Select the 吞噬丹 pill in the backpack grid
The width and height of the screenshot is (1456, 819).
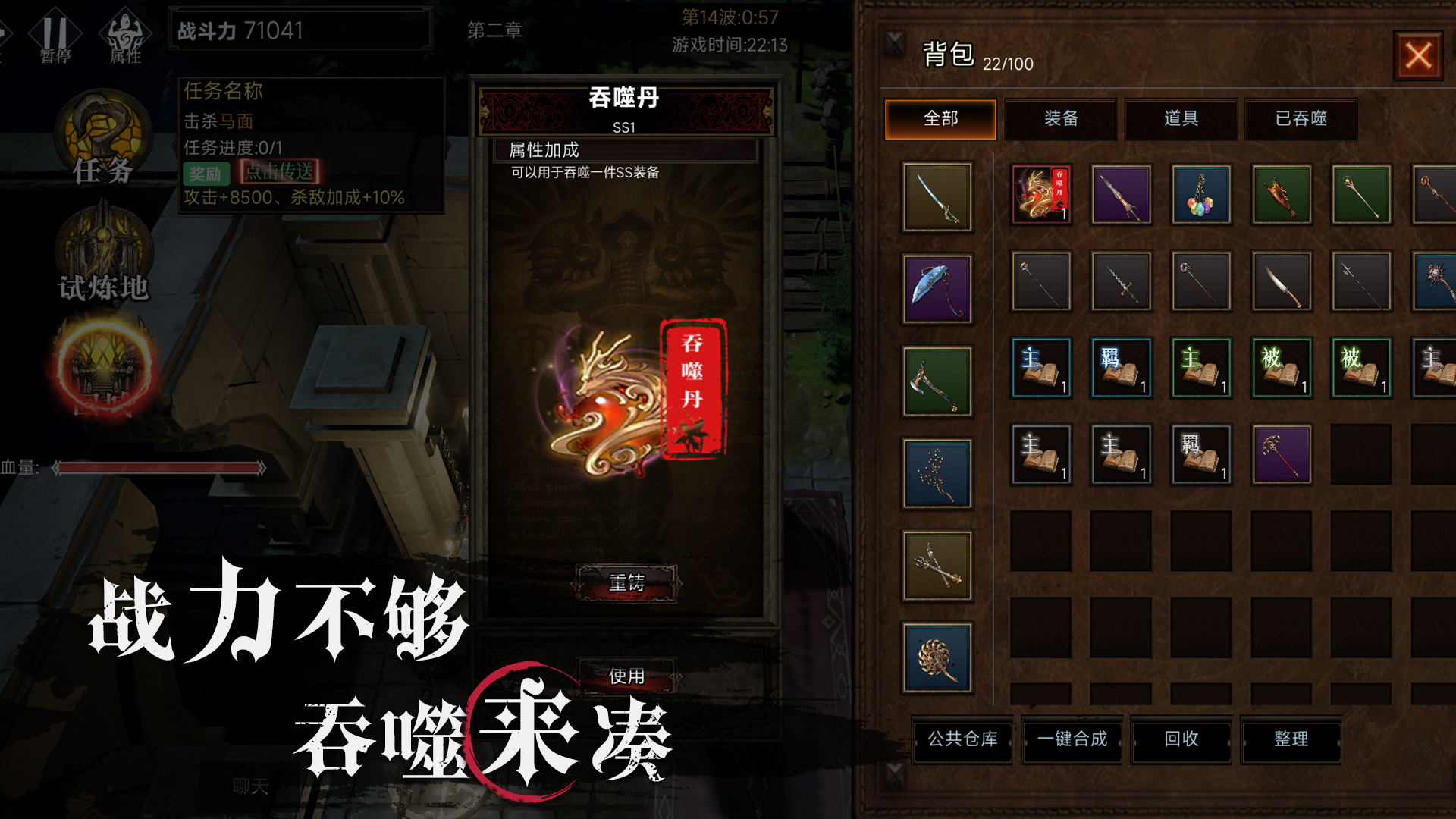(x=1041, y=196)
